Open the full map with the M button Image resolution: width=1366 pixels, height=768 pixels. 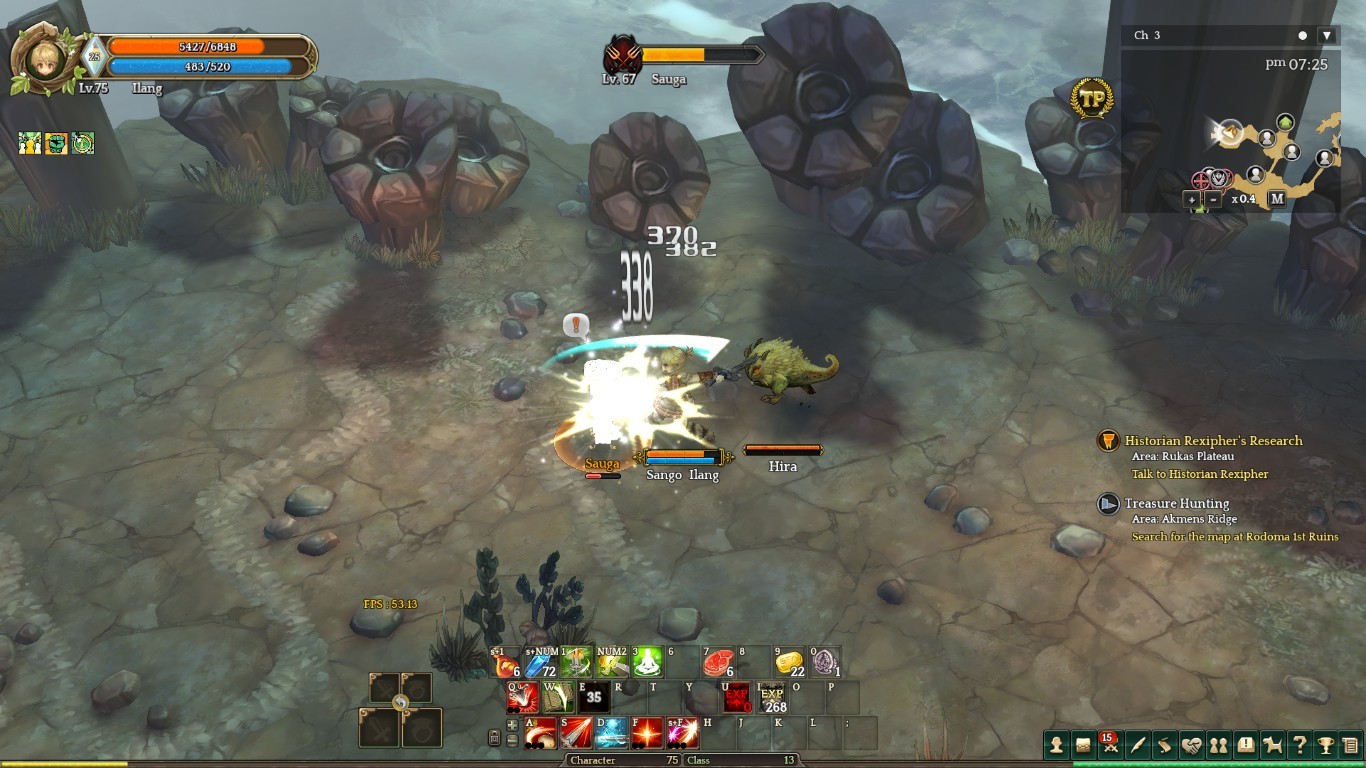click(1277, 199)
